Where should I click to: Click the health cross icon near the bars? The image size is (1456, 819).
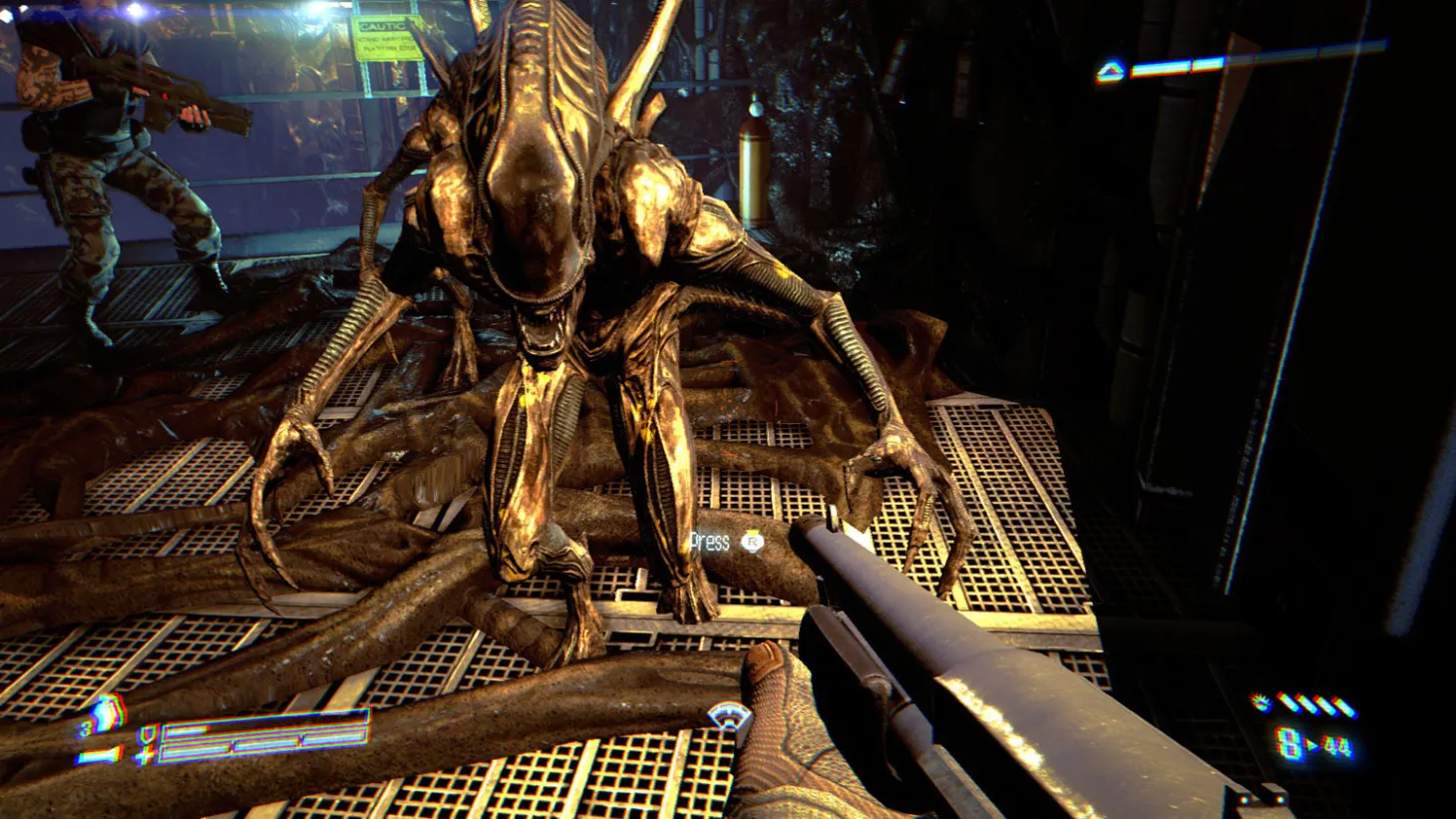point(146,755)
